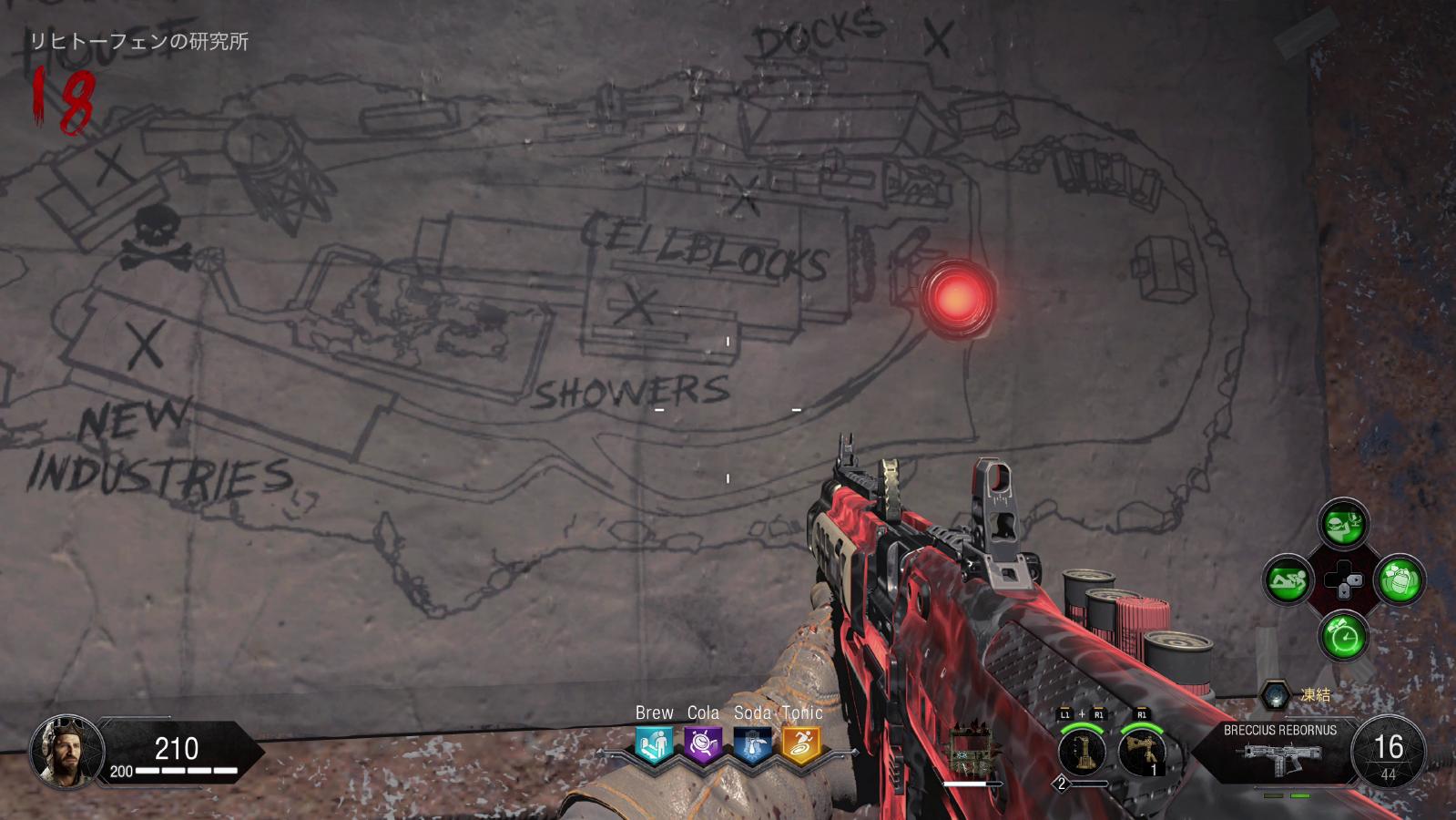This screenshot has width=1456, height=820.
Task: Activate the orange Tonic perk icon
Action: click(801, 744)
